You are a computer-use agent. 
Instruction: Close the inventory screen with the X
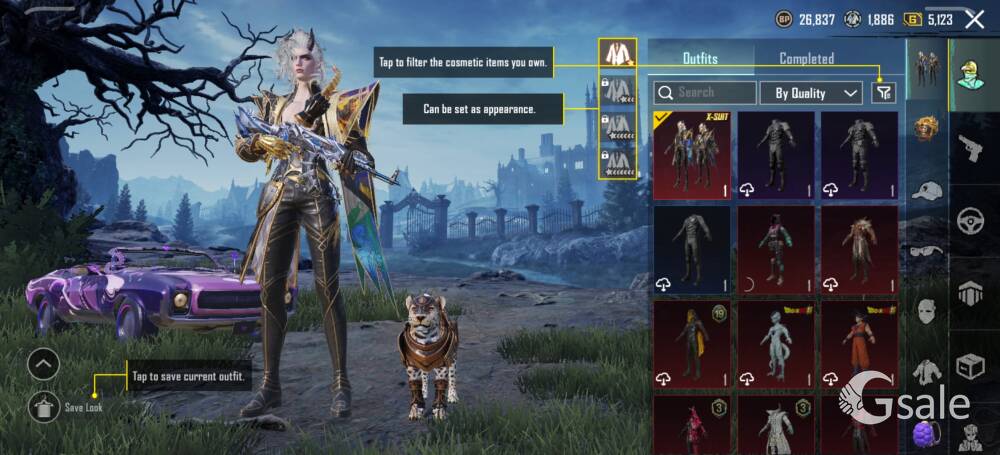coord(975,18)
